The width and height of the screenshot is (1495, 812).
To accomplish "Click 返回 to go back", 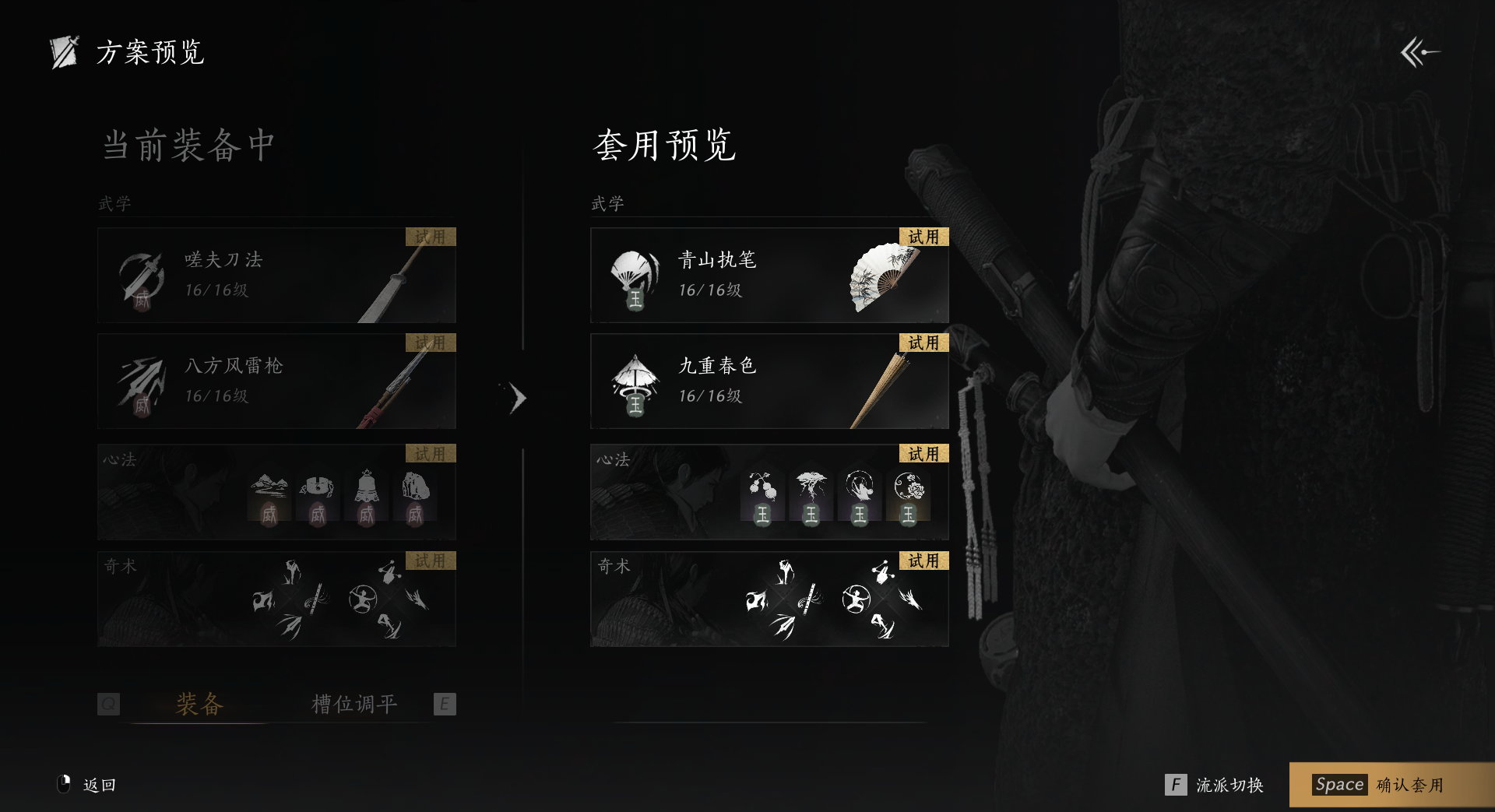I will 88,785.
